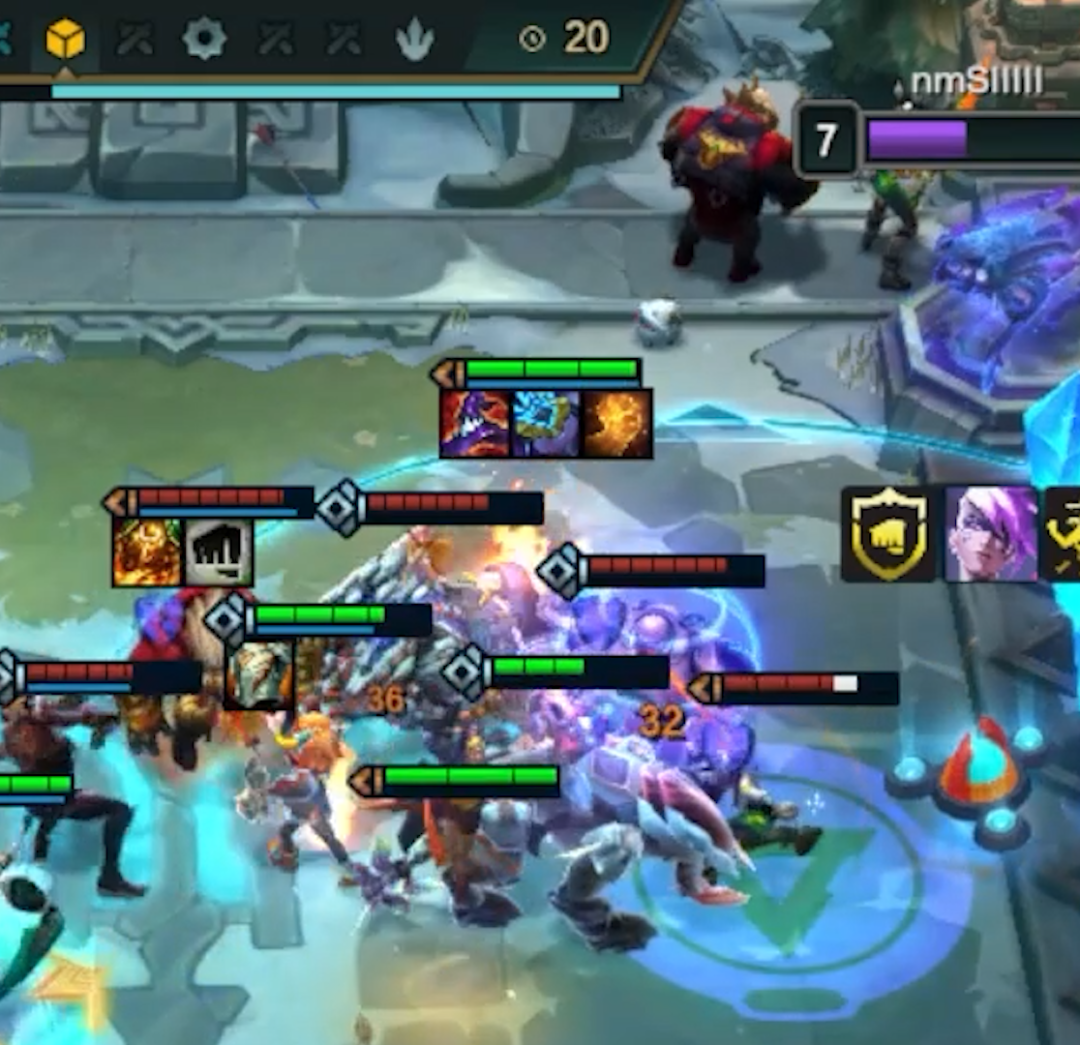Click the gear-shaped stage icon
The image size is (1080, 1045).
[204, 39]
